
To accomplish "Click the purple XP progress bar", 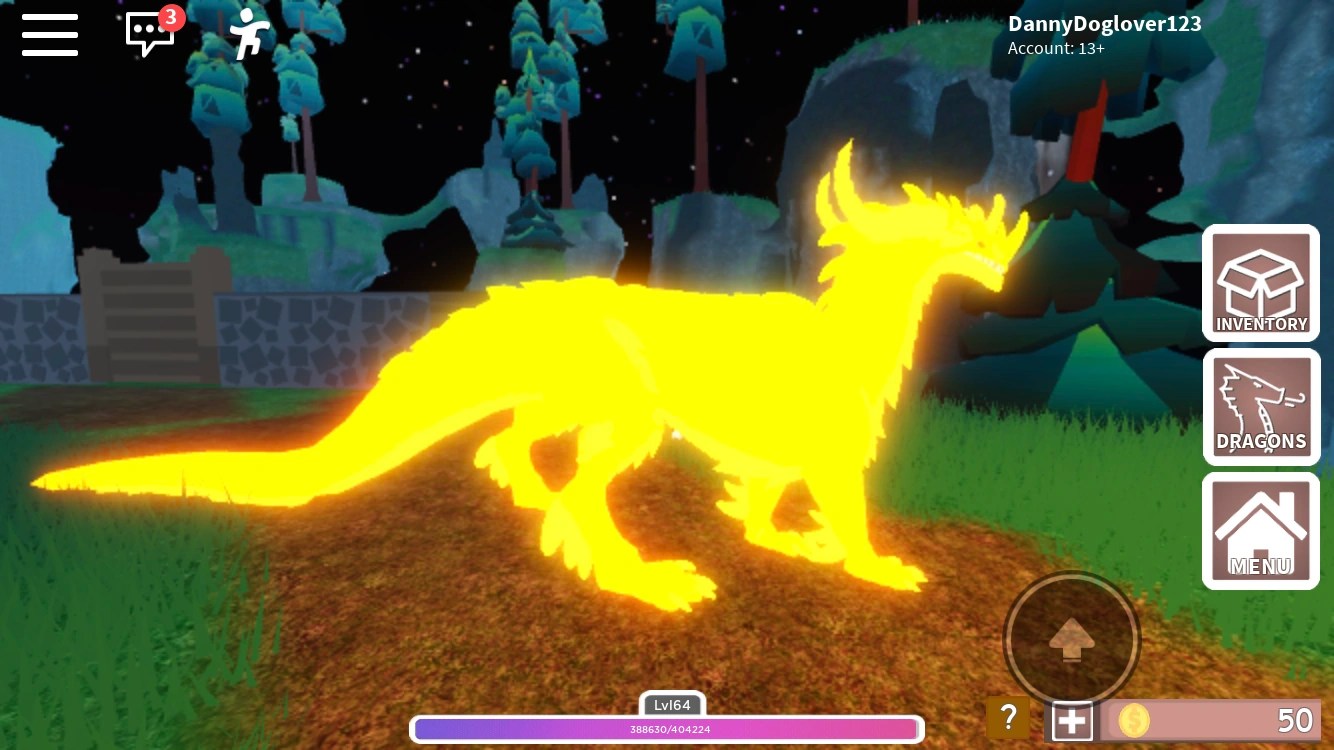I will pos(668,729).
